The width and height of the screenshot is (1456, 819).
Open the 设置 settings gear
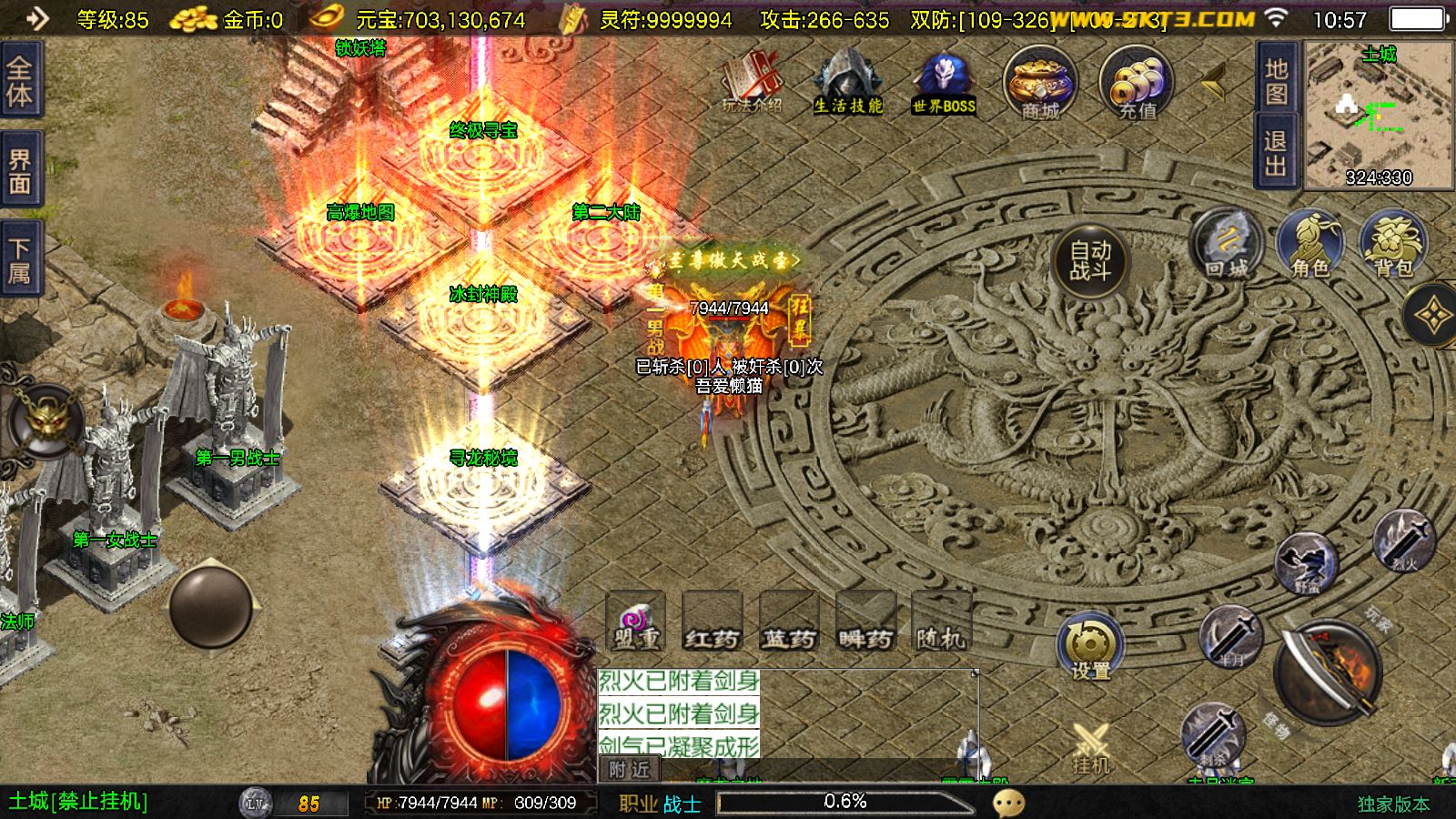point(1090,646)
